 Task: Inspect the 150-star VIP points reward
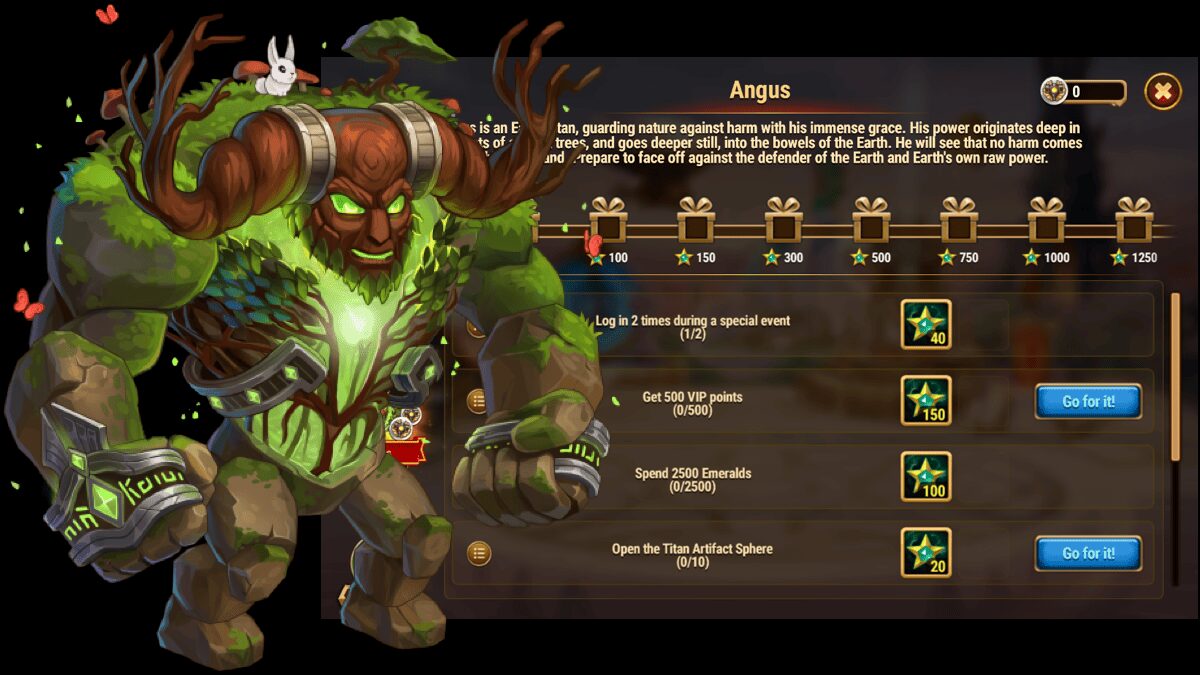(926, 401)
